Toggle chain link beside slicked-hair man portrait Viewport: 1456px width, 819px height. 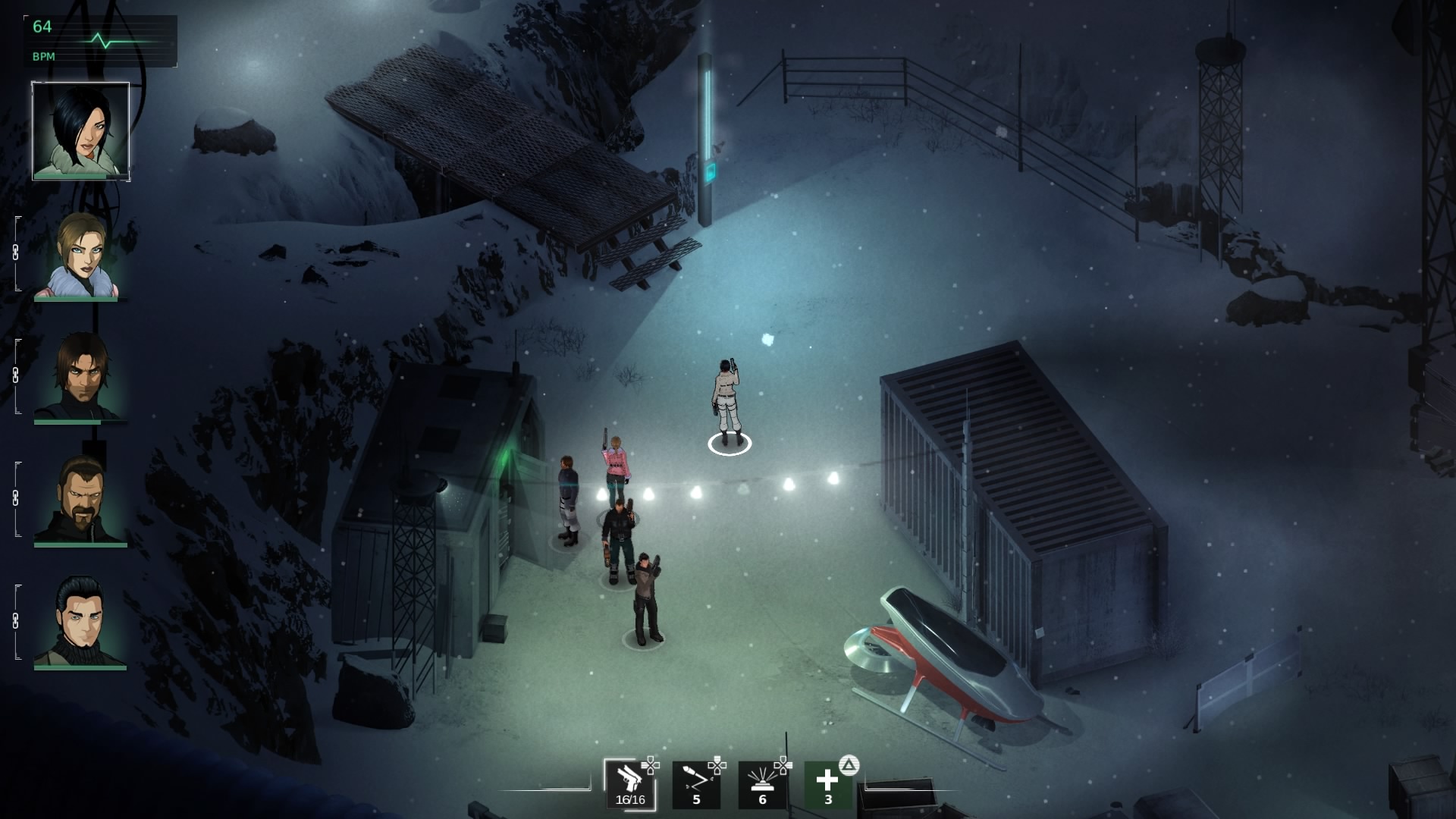(x=16, y=622)
